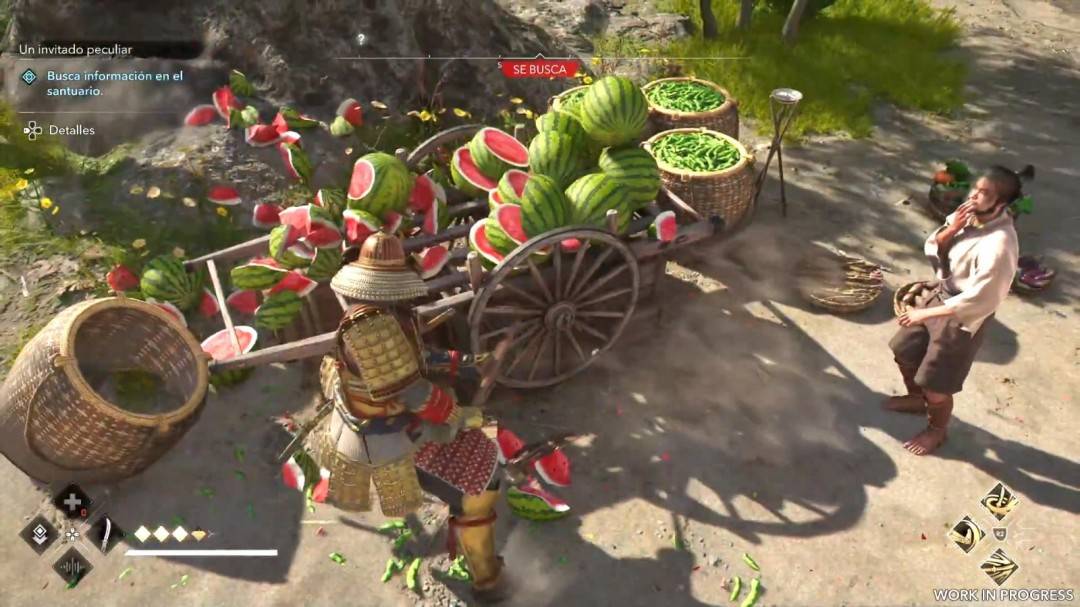Activate the bottom multi-slash ability
Image resolution: width=1080 pixels, height=607 pixels.
[x=999, y=567]
